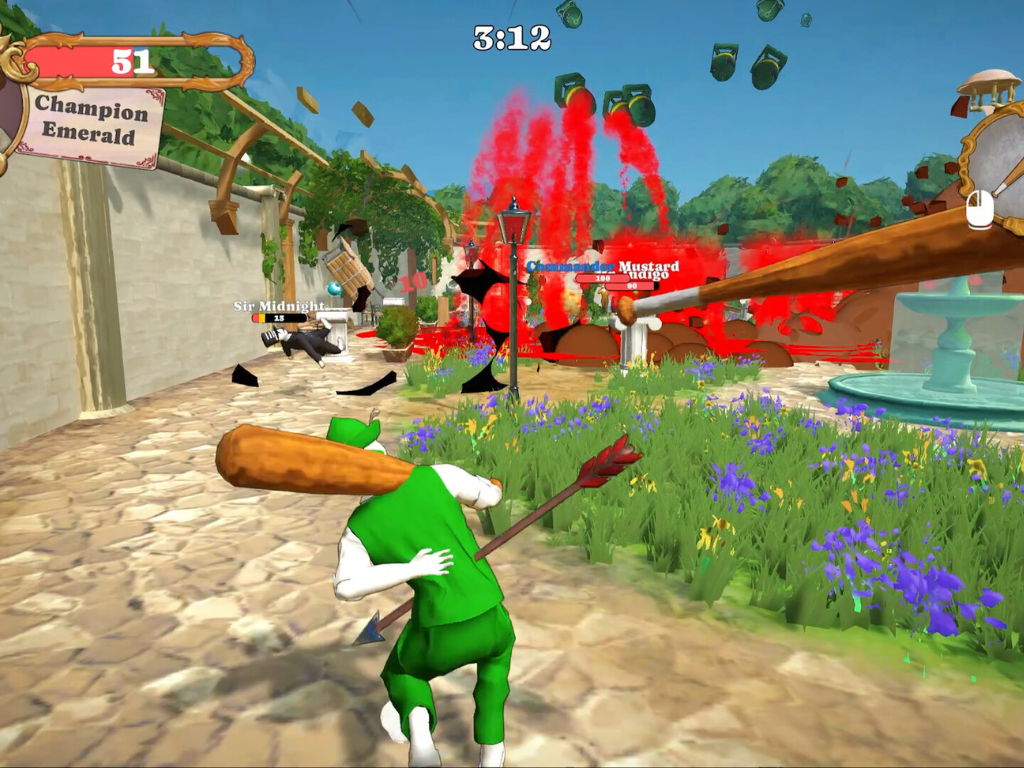Click the Champion Emerald name plate
The image size is (1024, 768).
(91, 124)
